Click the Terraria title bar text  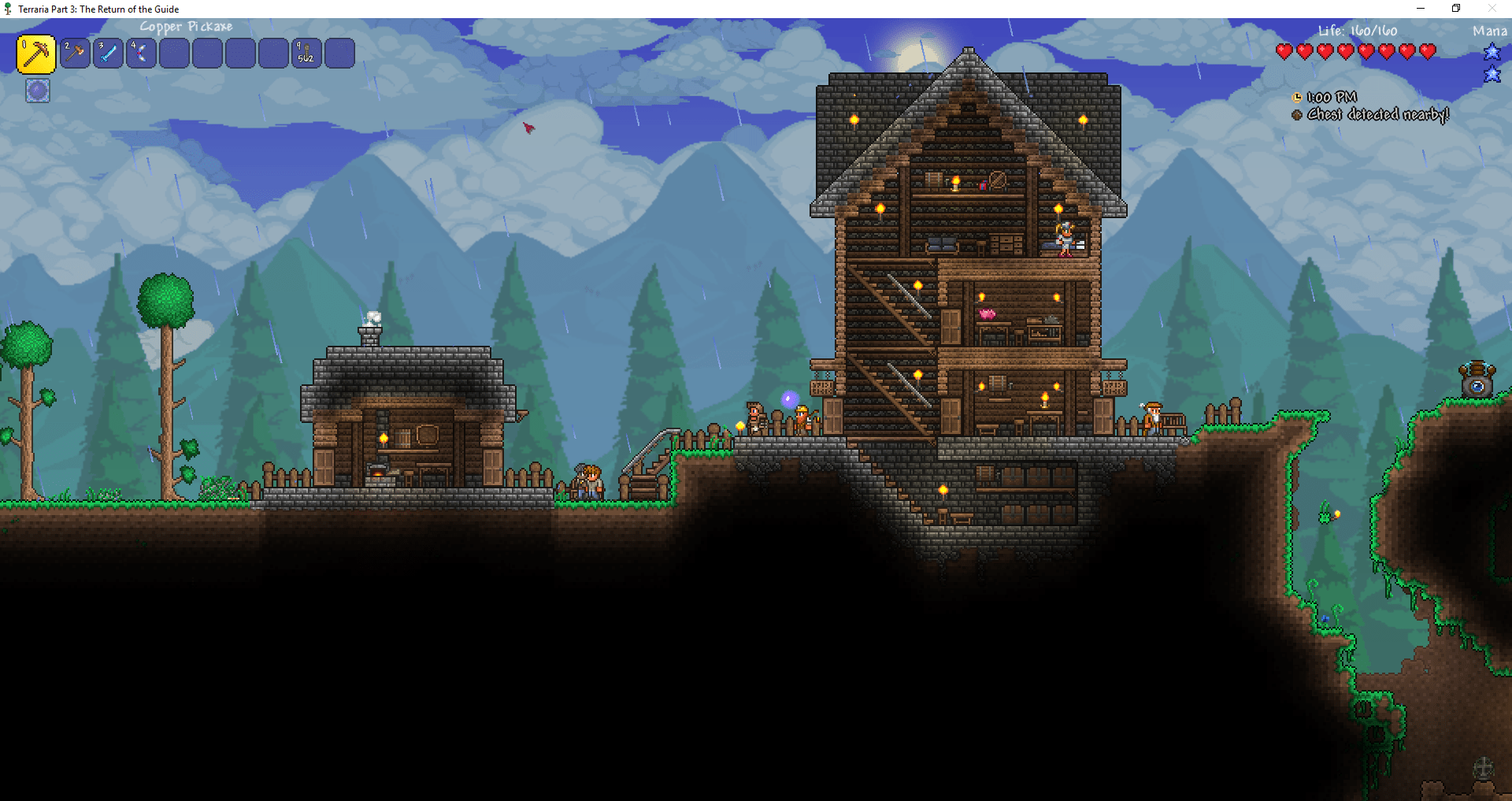[x=100, y=9]
